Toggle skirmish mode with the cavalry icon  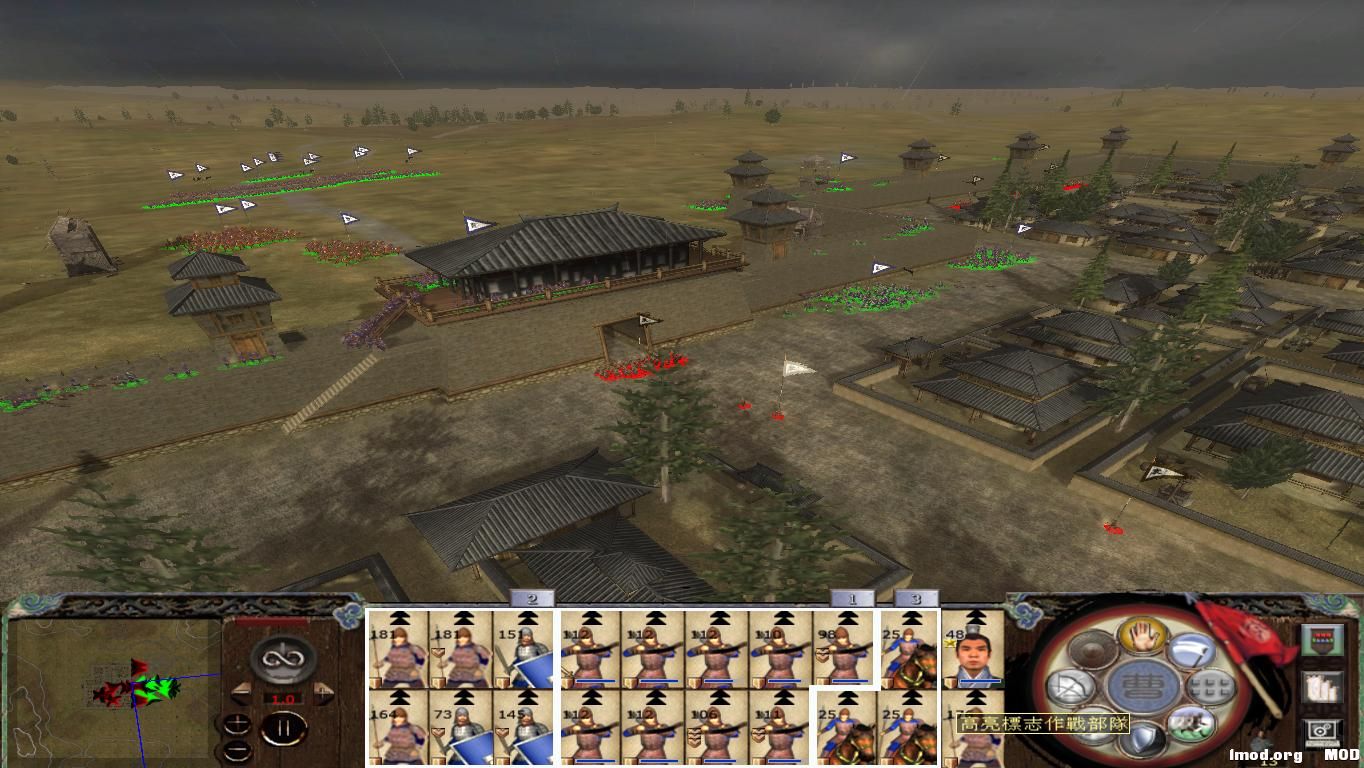tap(1193, 724)
